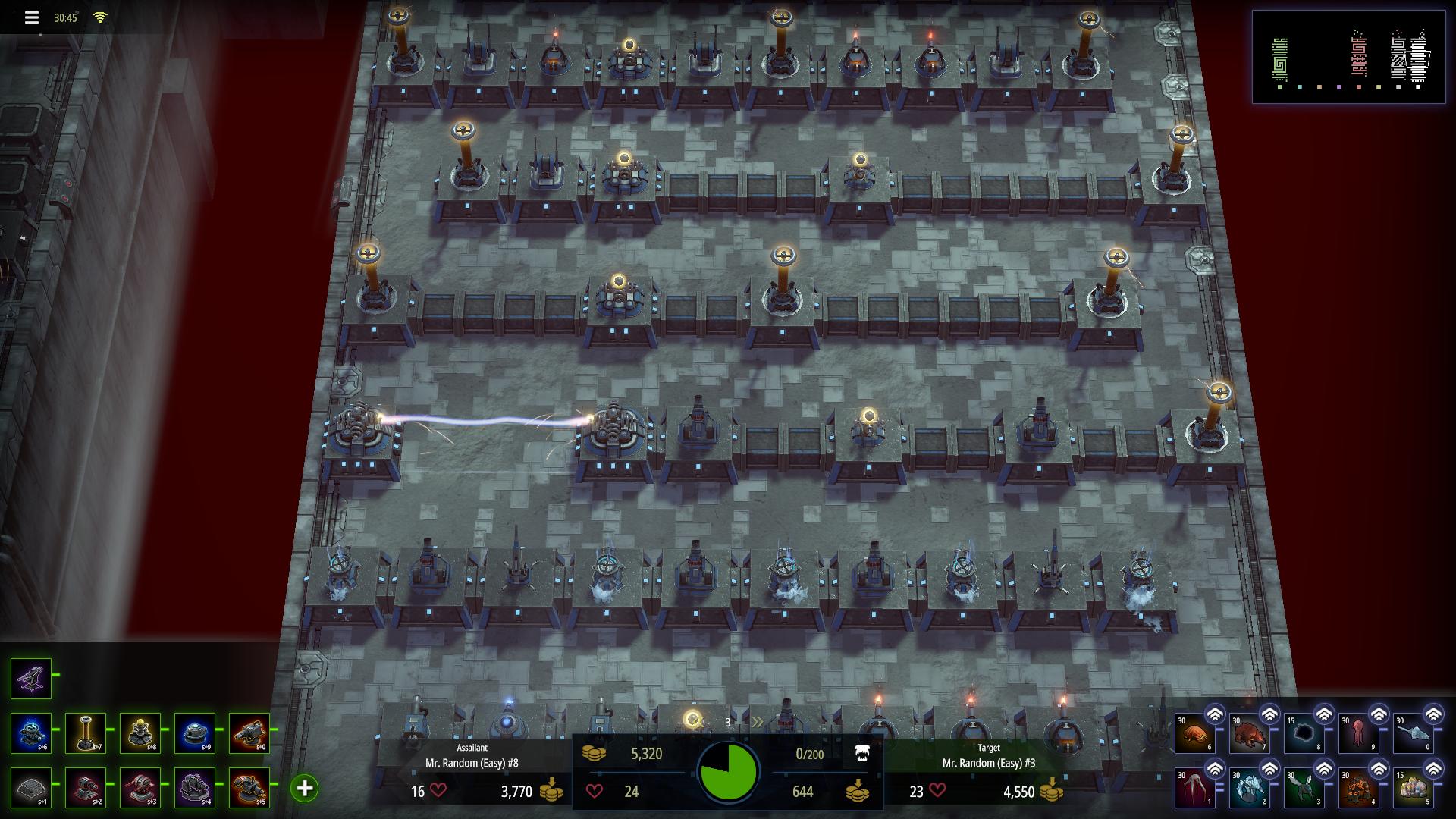Image resolution: width=1456 pixels, height=819 pixels.
Task: Upgrade the pink squid creature
Action: tap(1379, 714)
